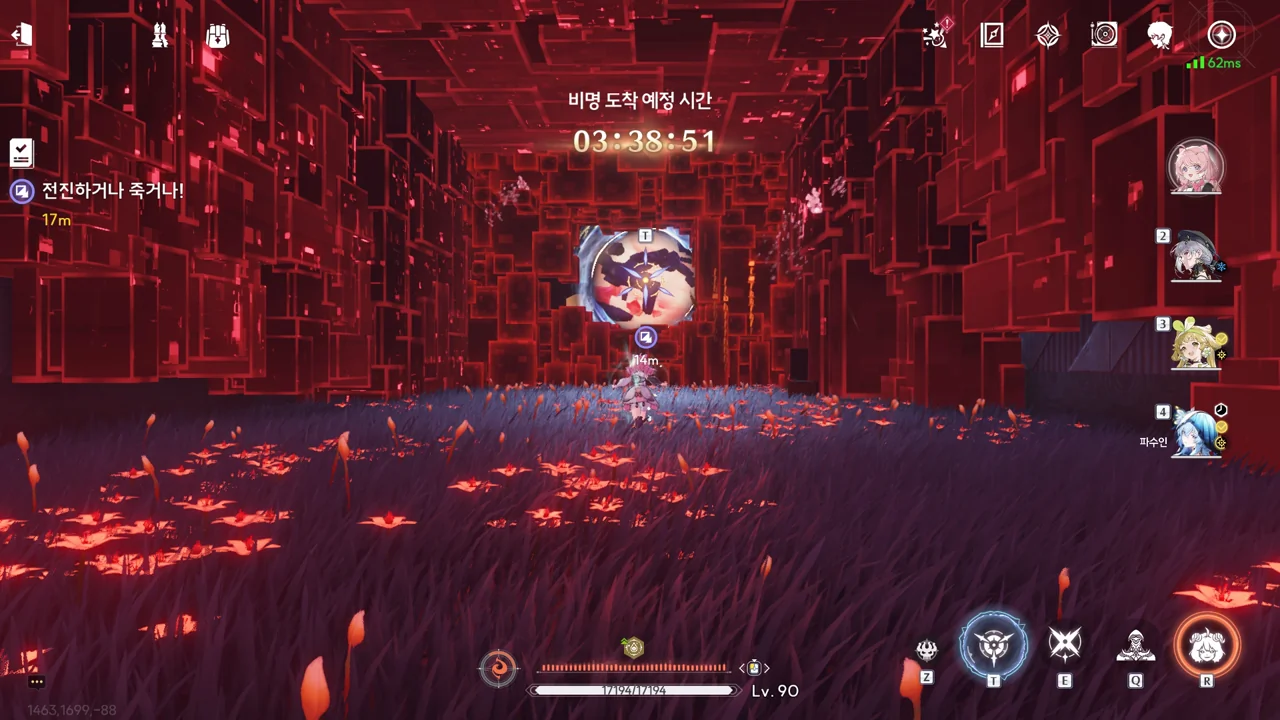Select the tracked quest 전진하거나 죽거나!
Image resolution: width=1280 pixels, height=720 pixels.
[x=112, y=190]
